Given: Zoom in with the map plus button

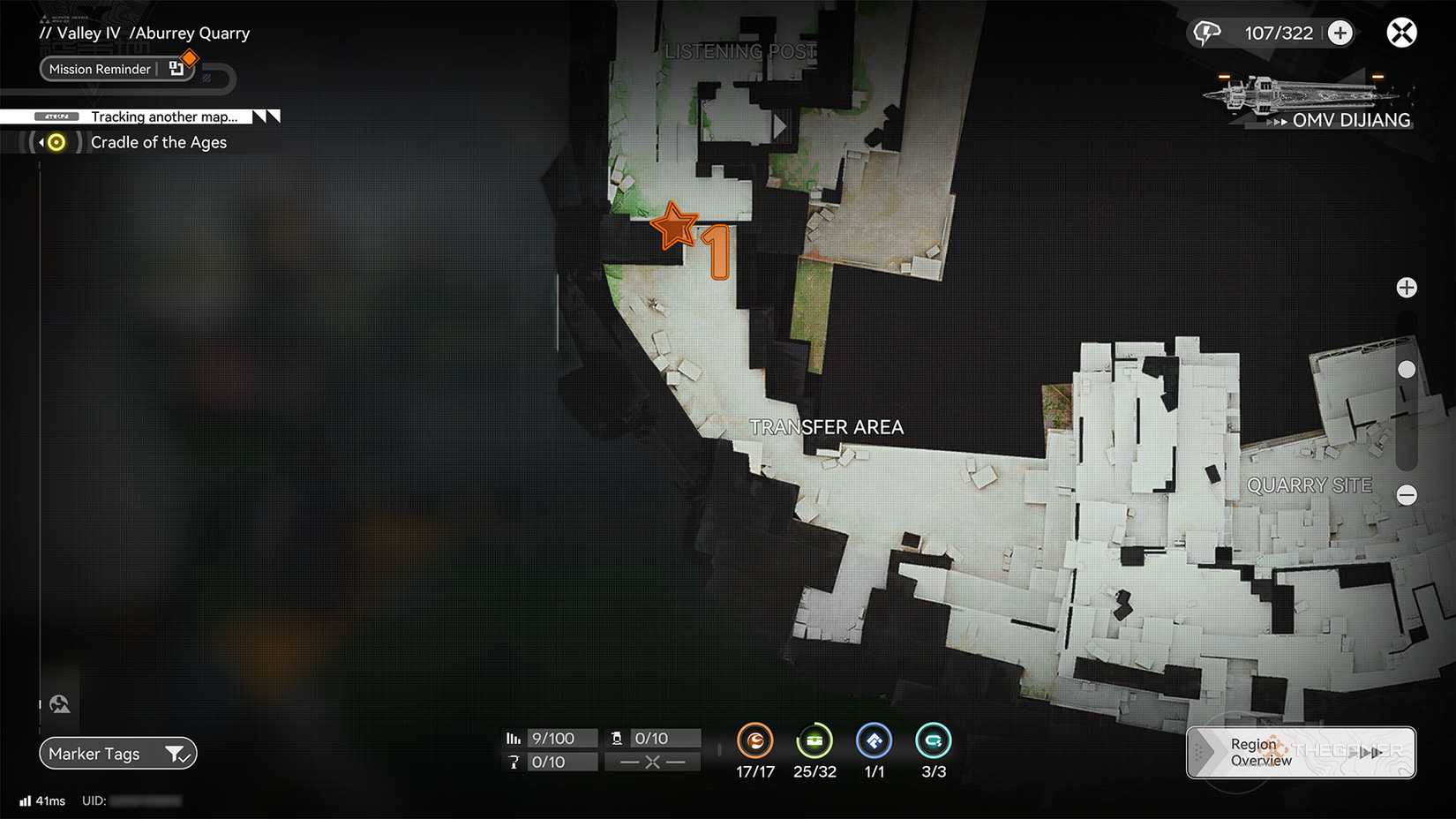Looking at the screenshot, I should click(x=1407, y=287).
